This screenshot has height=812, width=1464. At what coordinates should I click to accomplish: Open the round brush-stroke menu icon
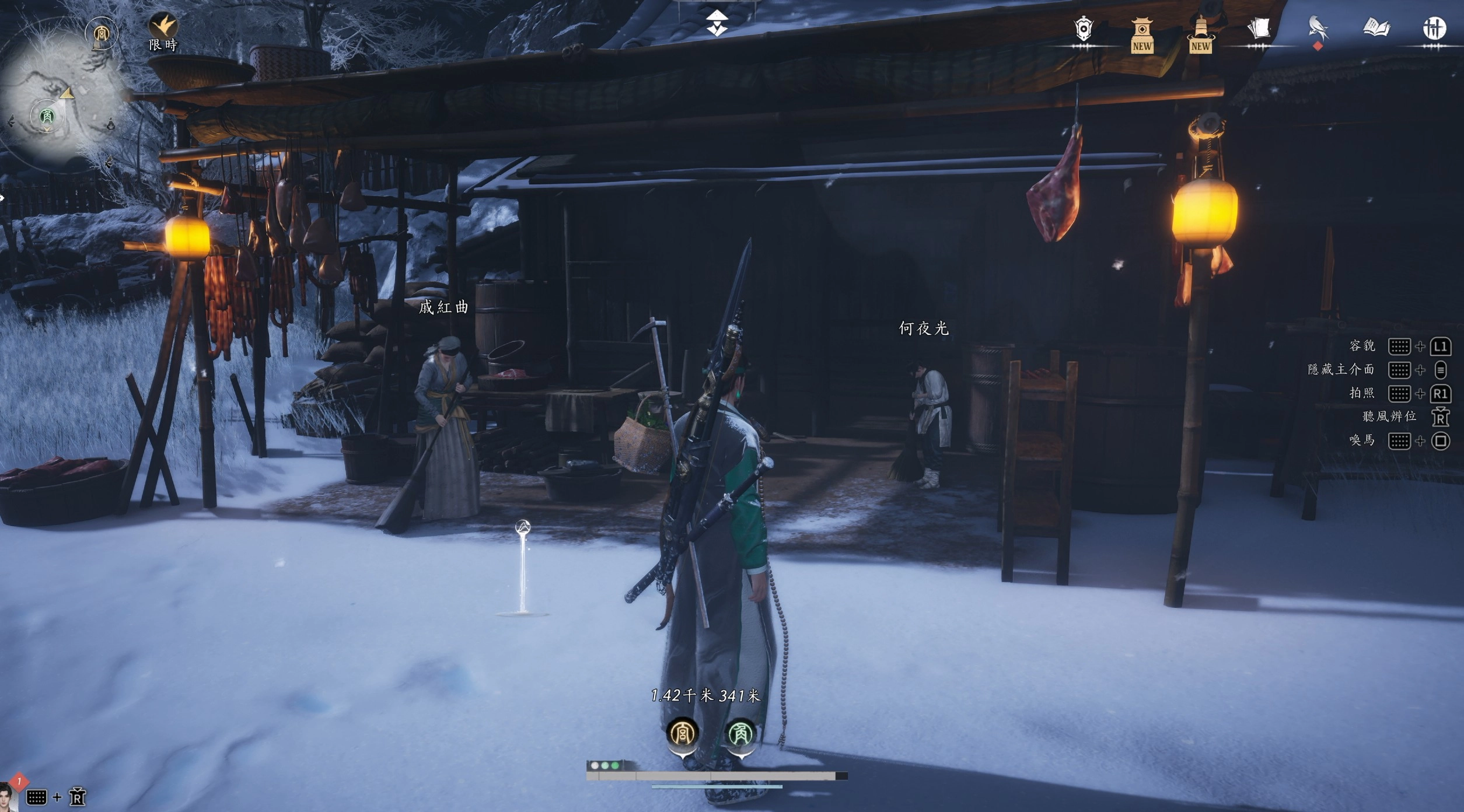tap(1434, 29)
